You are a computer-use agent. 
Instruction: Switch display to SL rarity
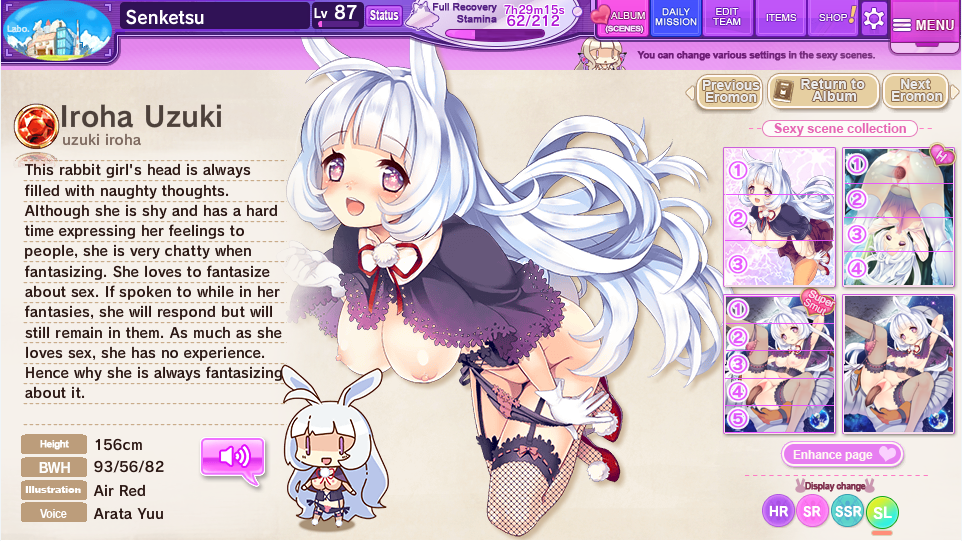tap(882, 513)
